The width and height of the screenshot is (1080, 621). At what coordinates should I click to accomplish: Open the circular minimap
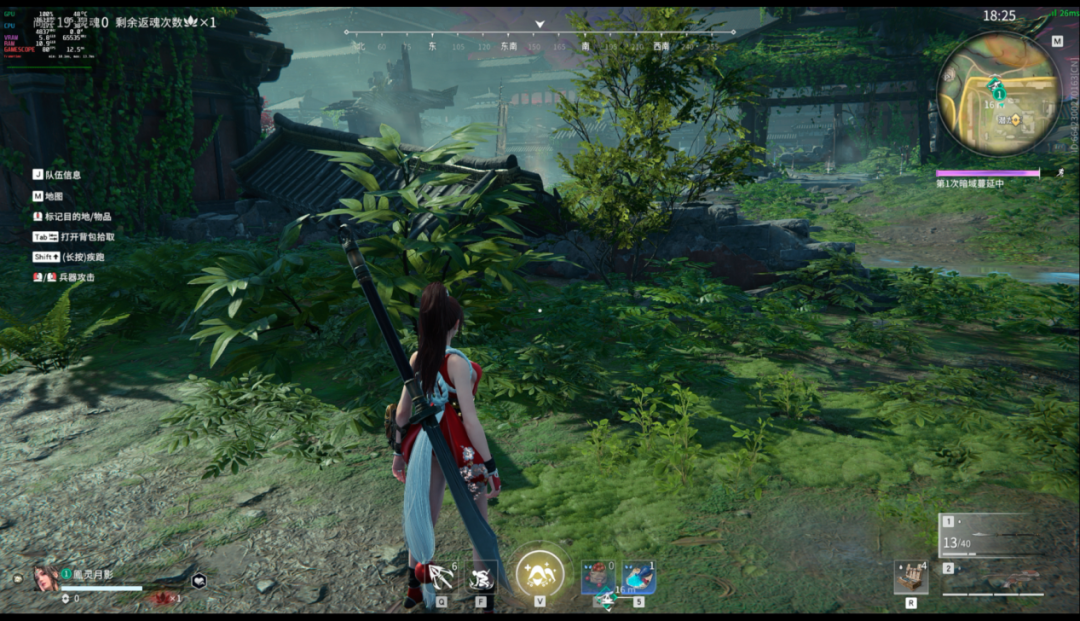[x=998, y=93]
